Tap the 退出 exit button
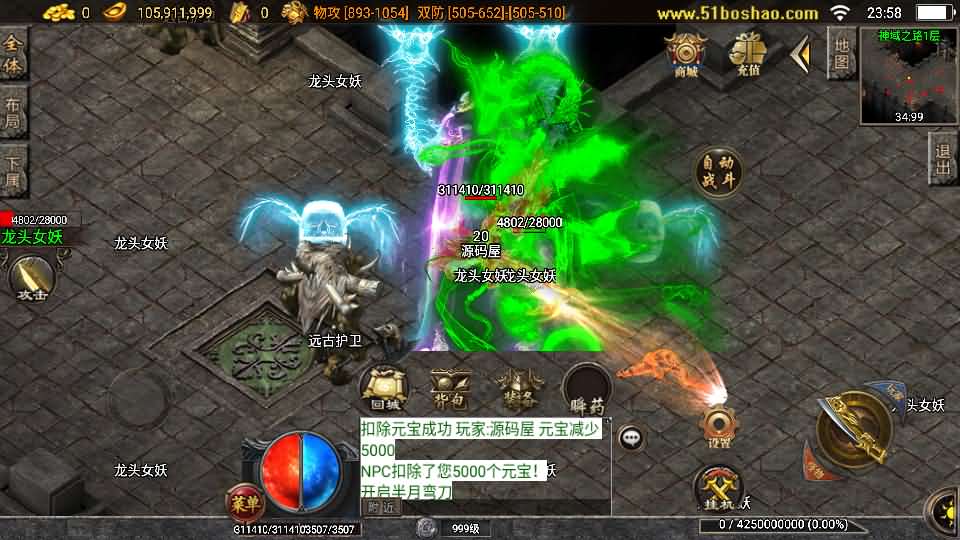The image size is (960, 540). 942,159
